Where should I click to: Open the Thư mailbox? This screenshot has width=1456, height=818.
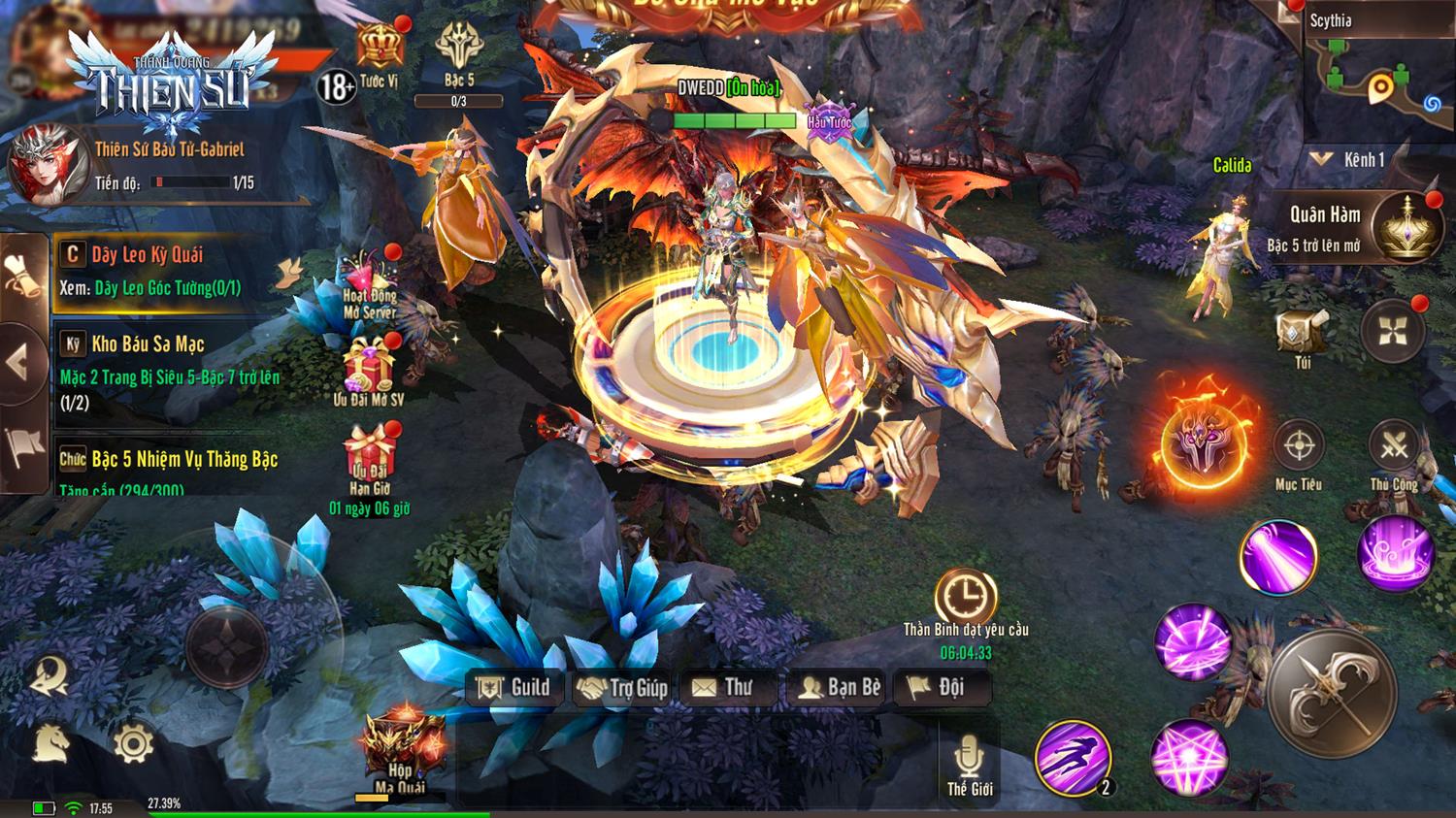[x=723, y=688]
